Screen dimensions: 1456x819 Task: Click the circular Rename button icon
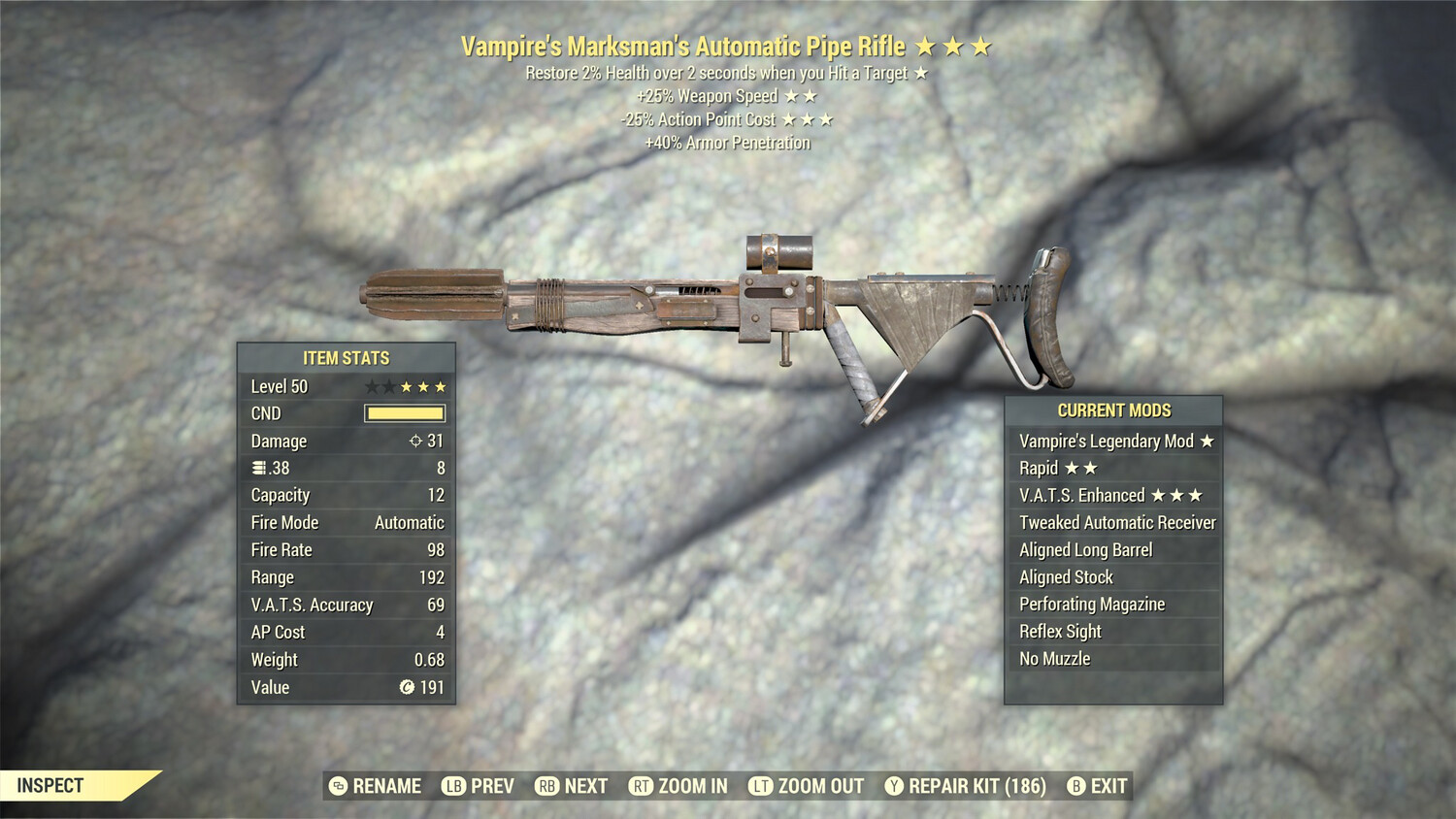click(339, 786)
